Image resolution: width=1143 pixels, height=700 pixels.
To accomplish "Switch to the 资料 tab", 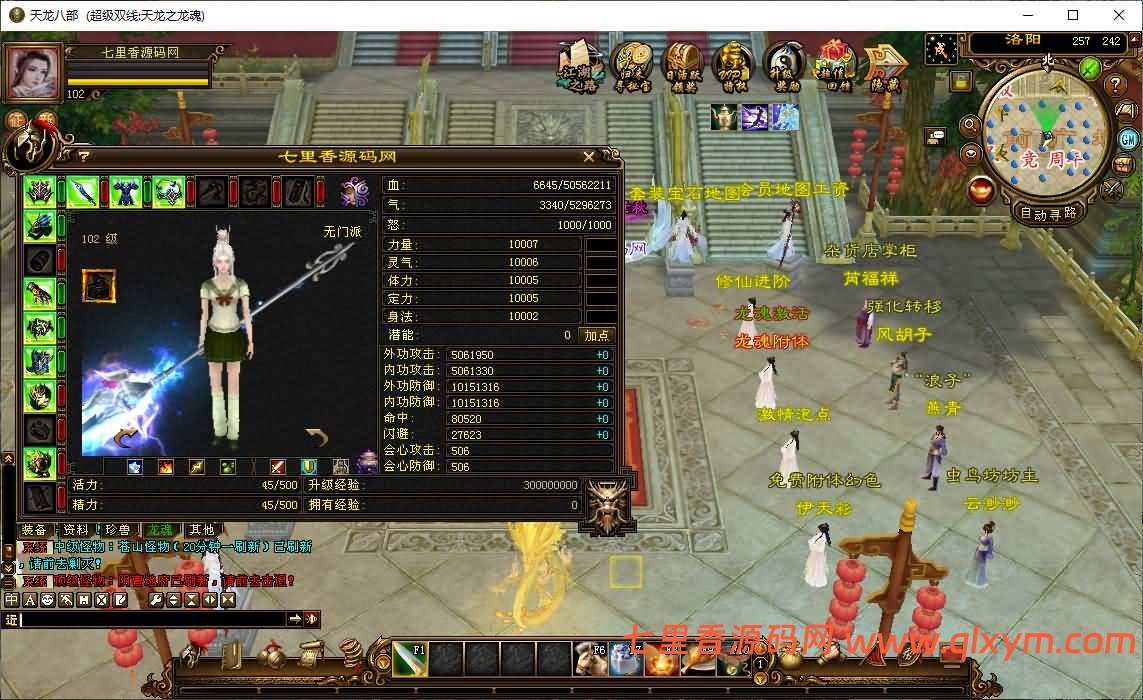I will coord(75,529).
